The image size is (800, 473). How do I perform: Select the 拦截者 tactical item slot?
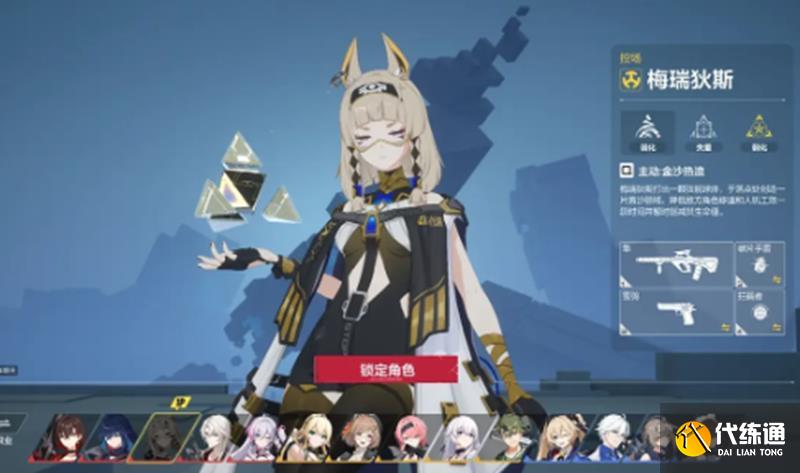[760, 312]
